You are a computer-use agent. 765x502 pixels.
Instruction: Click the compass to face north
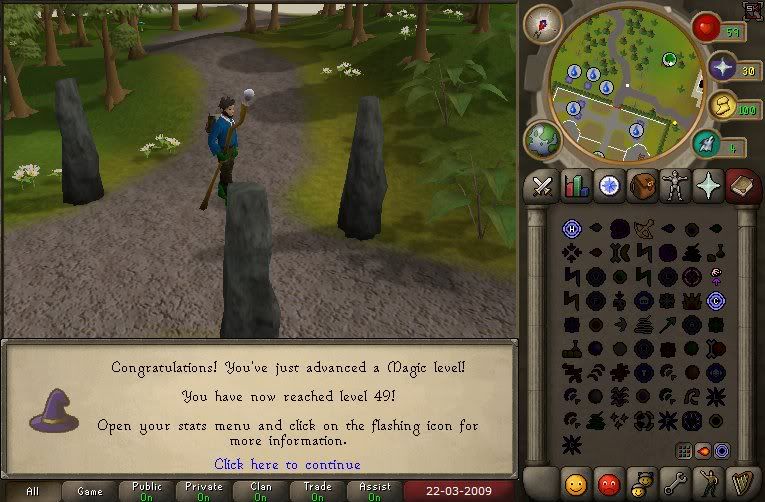(x=545, y=24)
